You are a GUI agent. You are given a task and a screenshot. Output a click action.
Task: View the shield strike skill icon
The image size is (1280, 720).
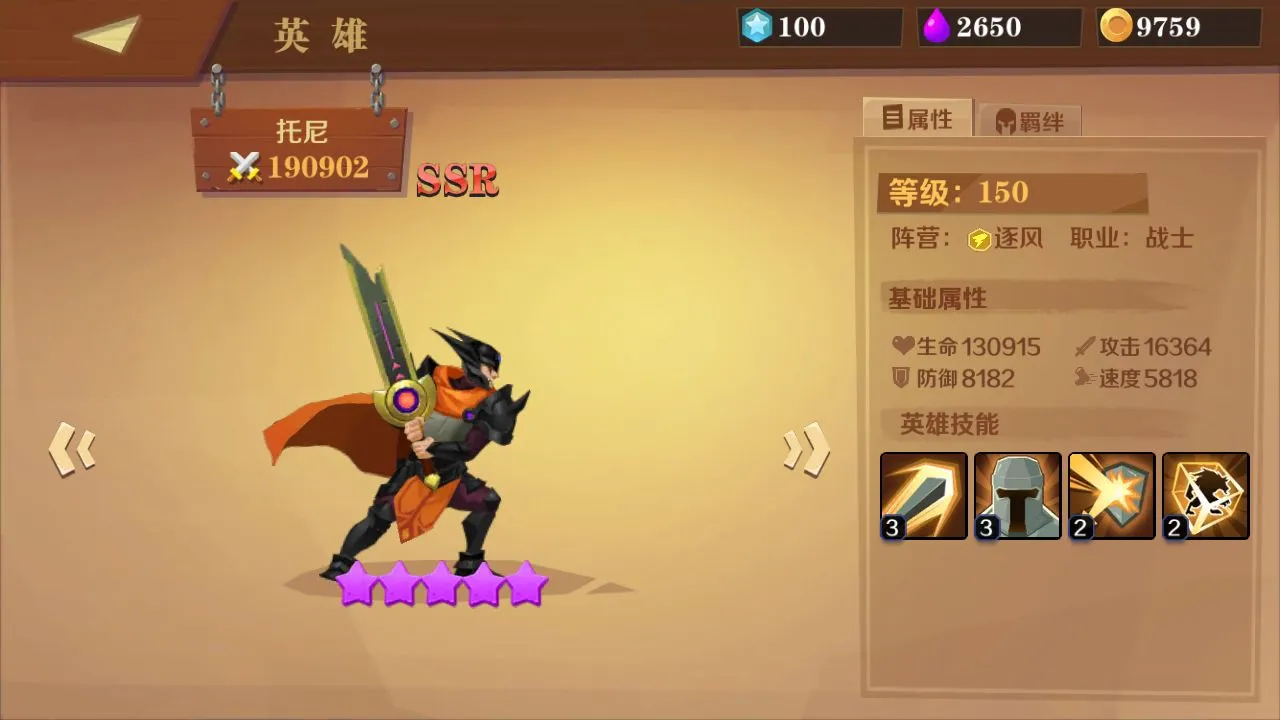tap(1111, 495)
